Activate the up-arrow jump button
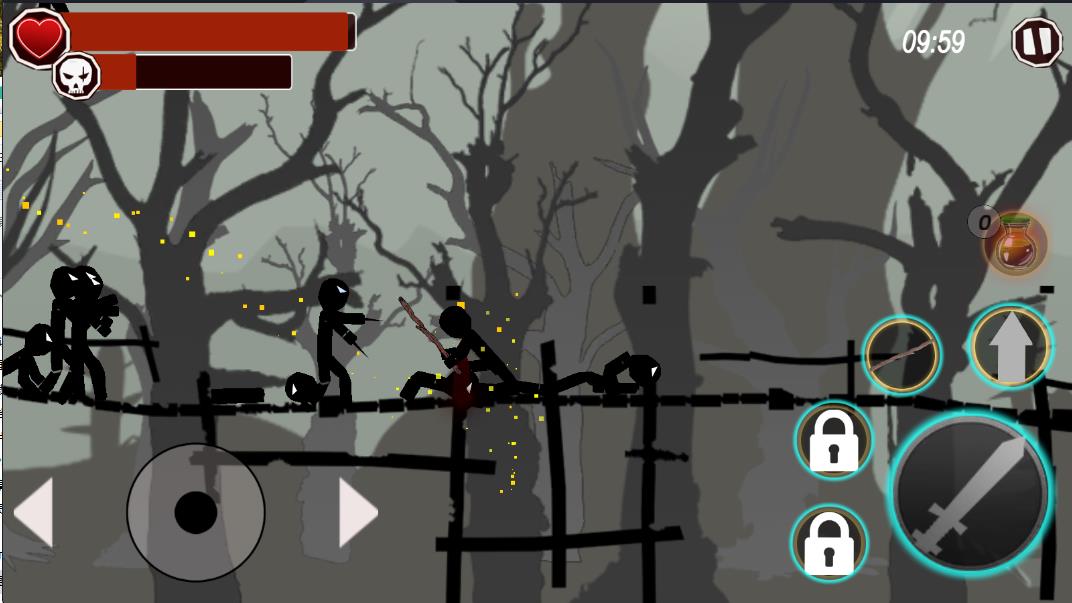This screenshot has width=1072, height=603. [1011, 346]
